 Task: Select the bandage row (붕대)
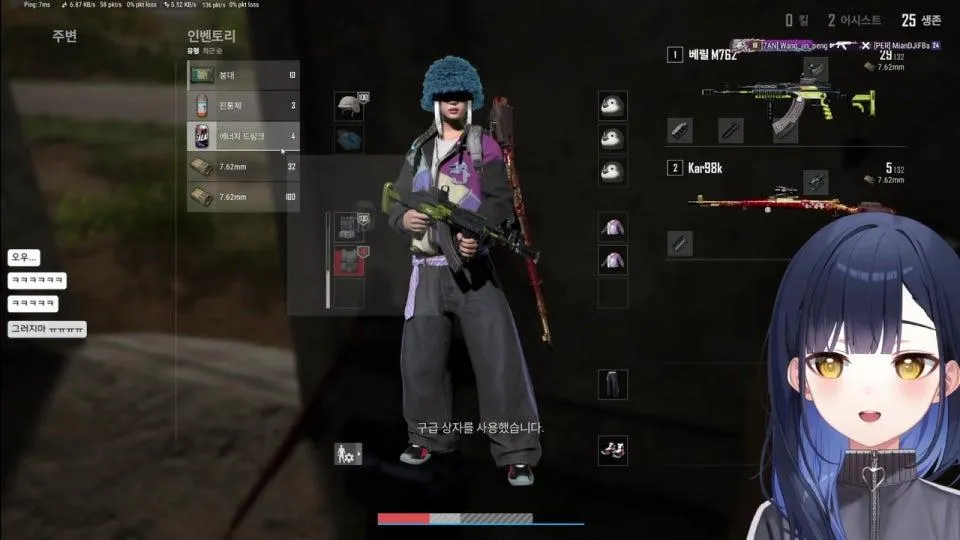(x=243, y=75)
